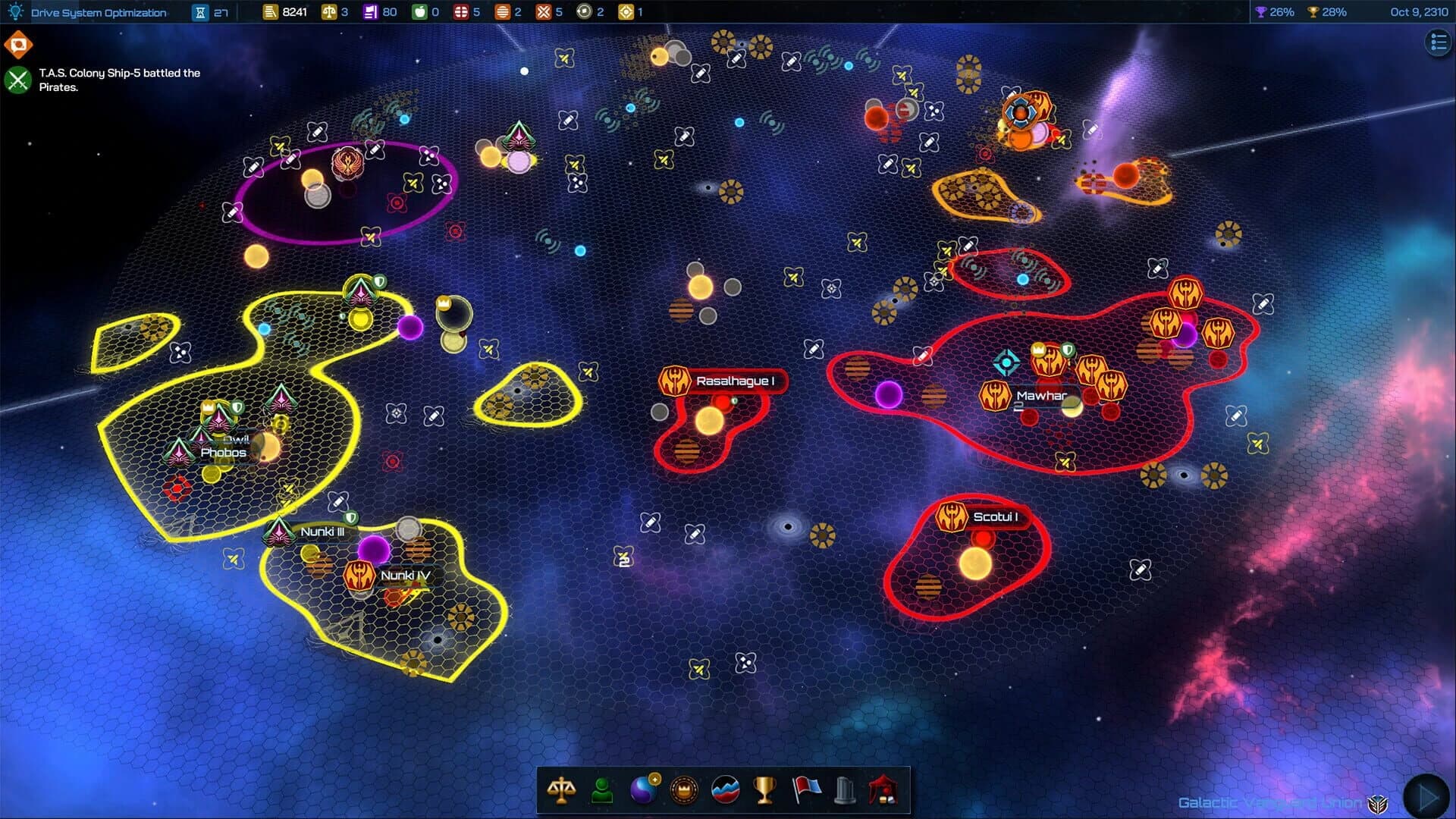Click the turn counter hourglass icon

(199, 12)
